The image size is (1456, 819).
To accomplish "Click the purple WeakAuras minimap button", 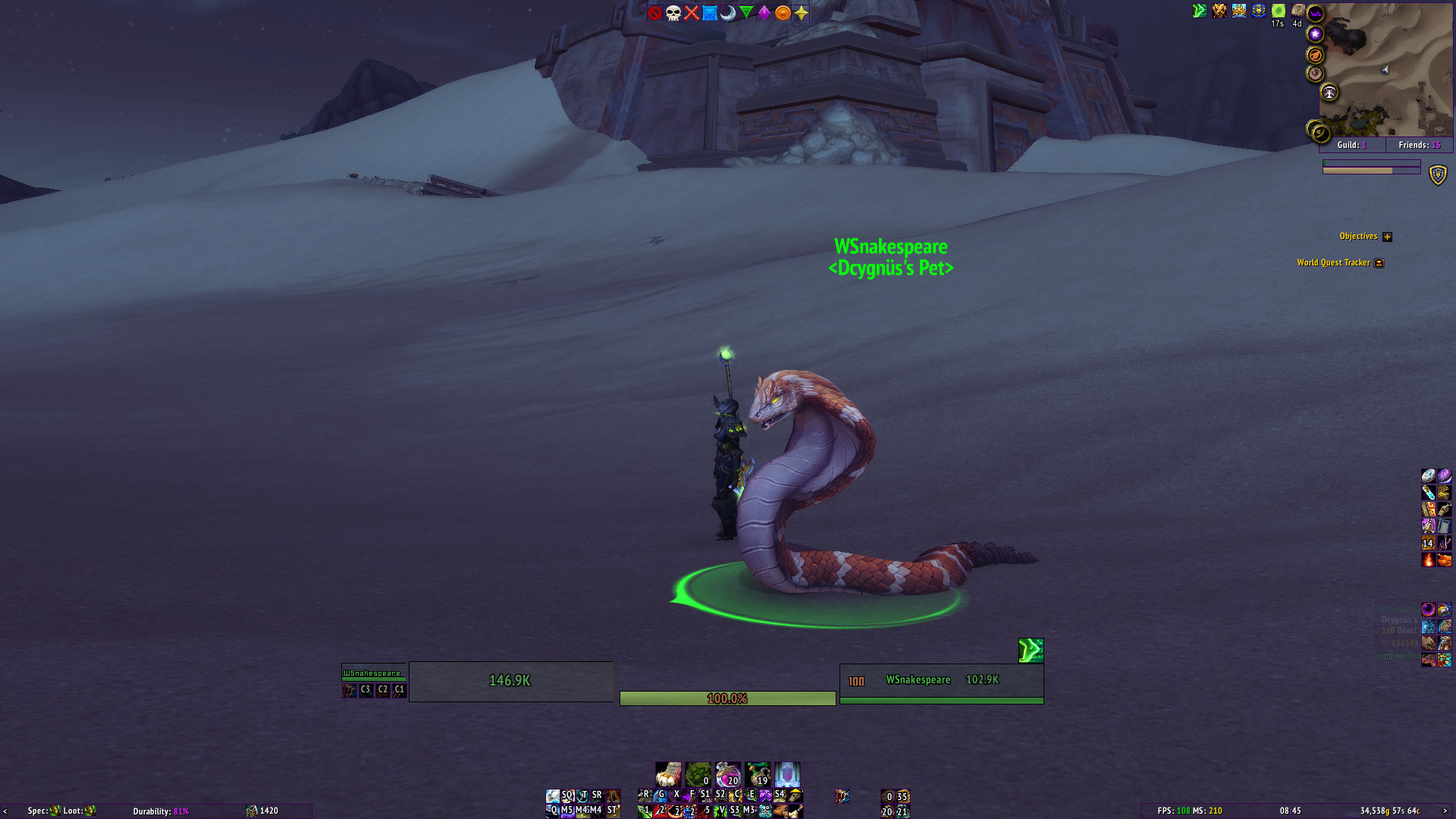I will click(x=1316, y=13).
